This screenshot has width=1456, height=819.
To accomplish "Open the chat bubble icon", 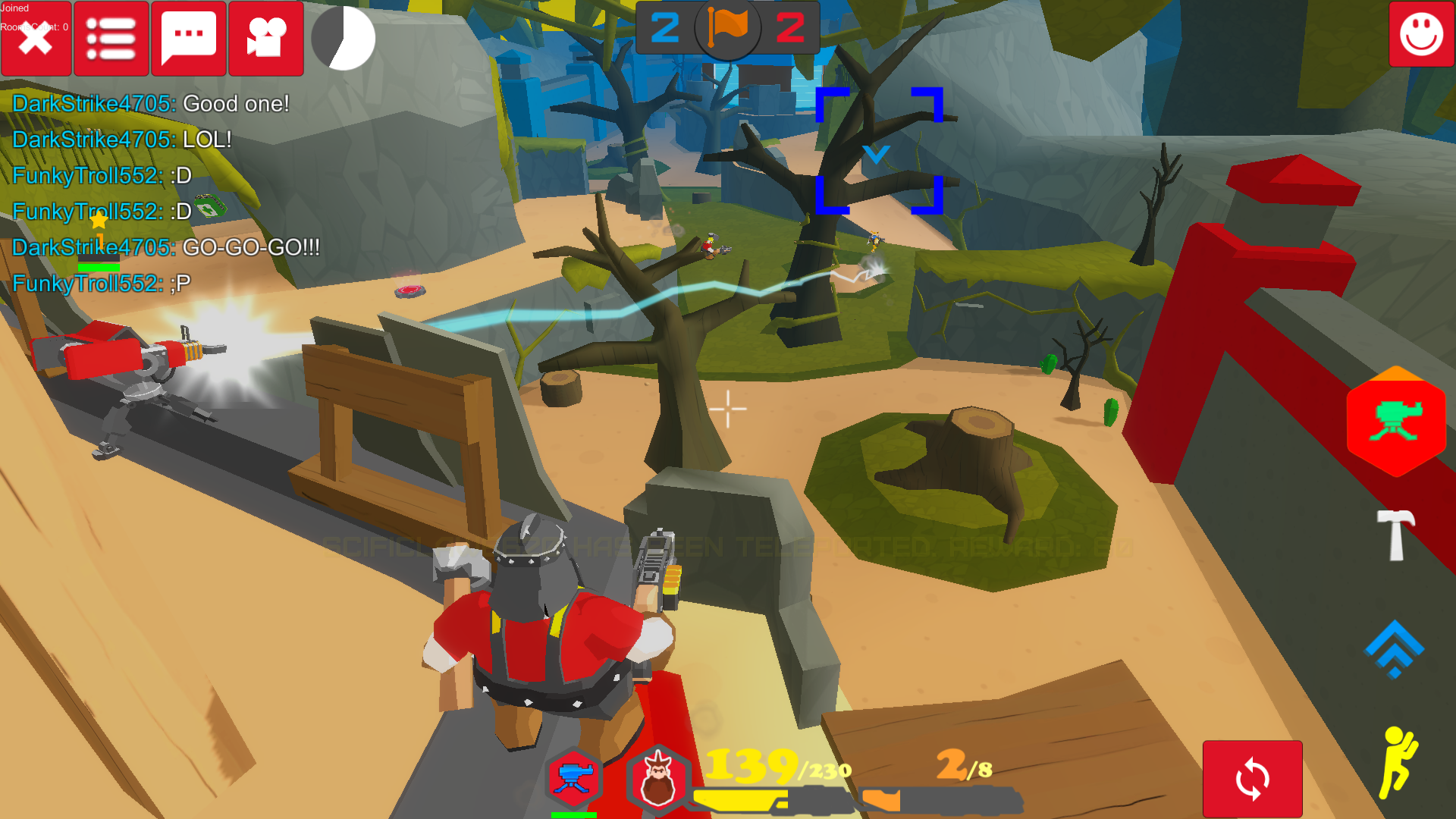I will [x=188, y=39].
